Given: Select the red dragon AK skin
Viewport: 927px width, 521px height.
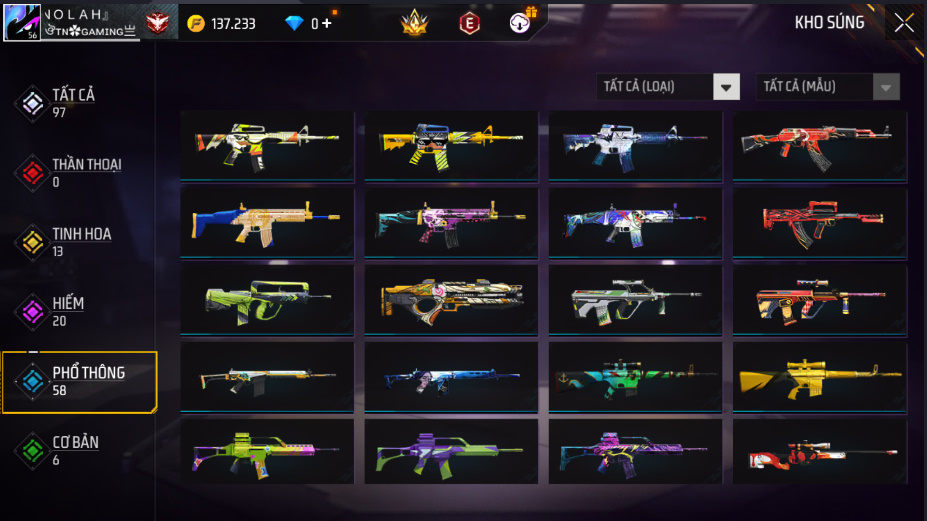Looking at the screenshot, I should pyautogui.click(x=819, y=145).
